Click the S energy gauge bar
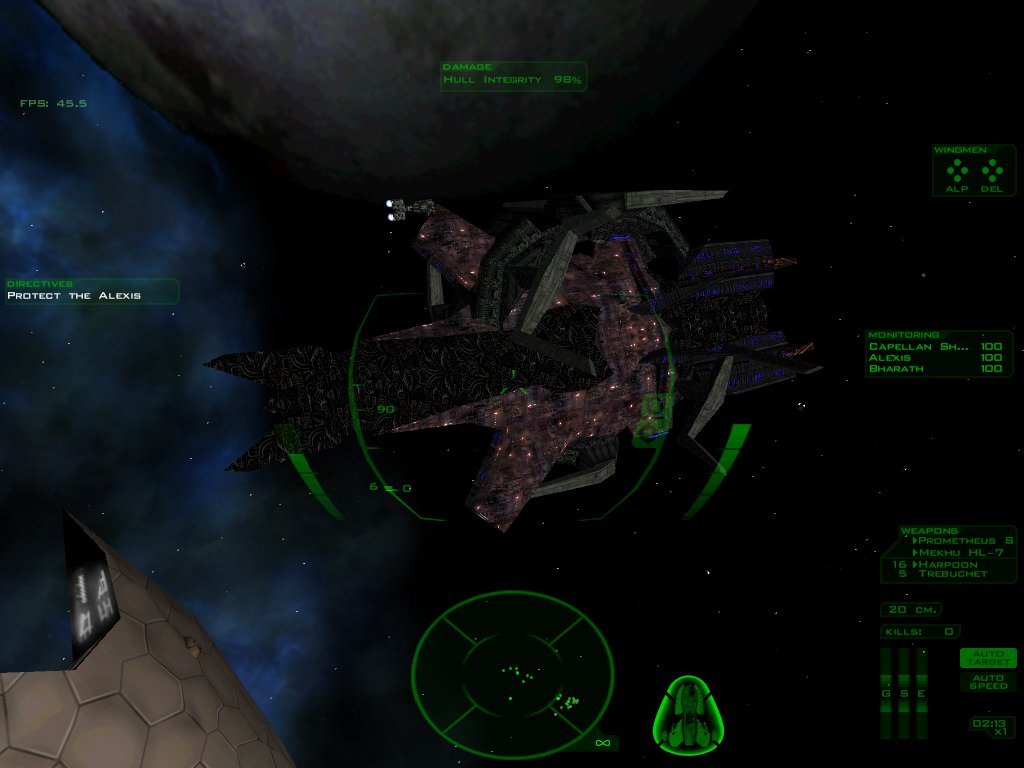This screenshot has width=1024, height=768. coord(903,692)
